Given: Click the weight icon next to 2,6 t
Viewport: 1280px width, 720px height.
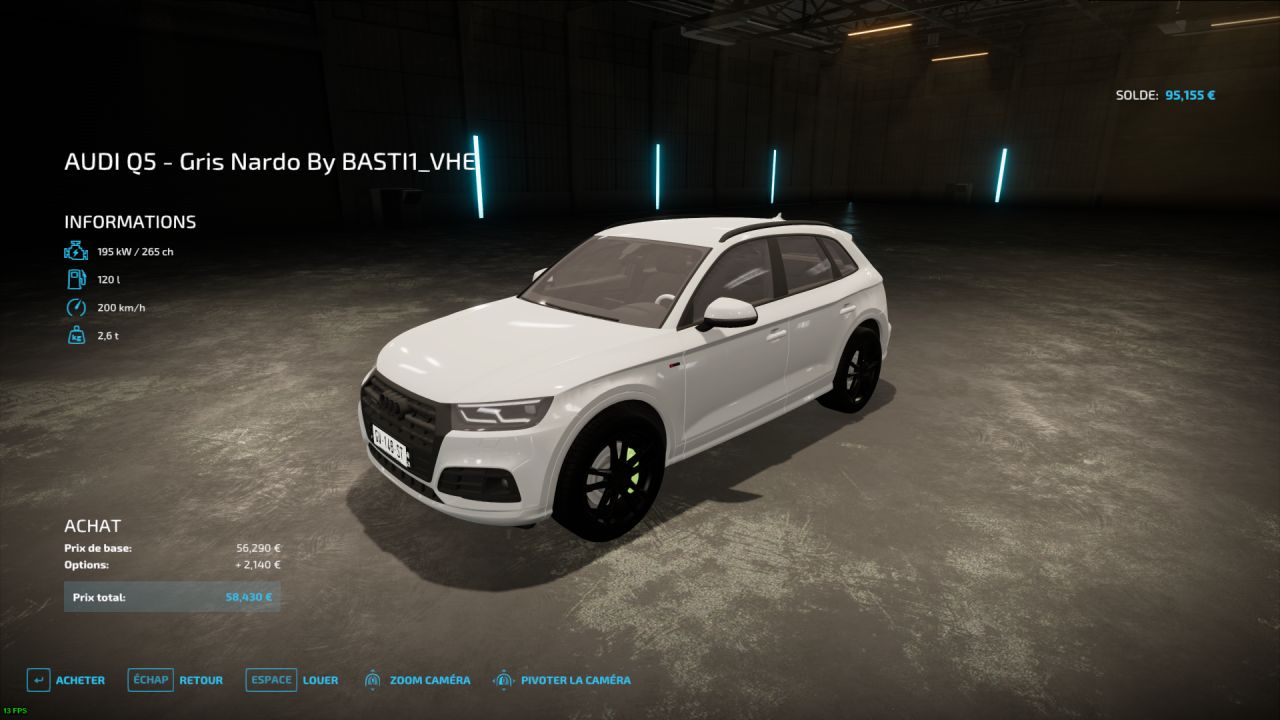Looking at the screenshot, I should [76, 335].
